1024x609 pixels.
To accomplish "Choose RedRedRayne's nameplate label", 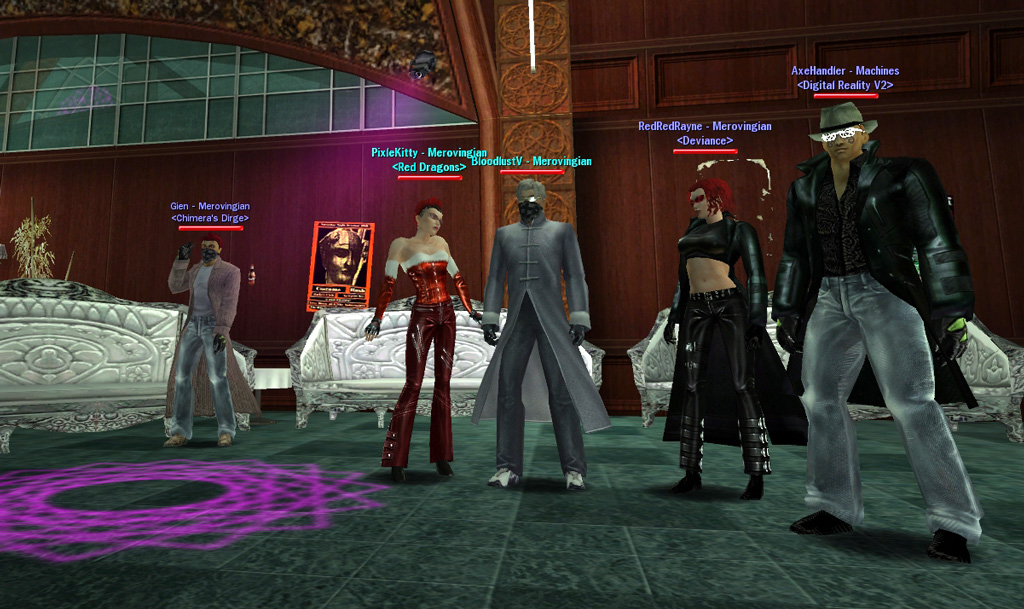I will click(705, 127).
